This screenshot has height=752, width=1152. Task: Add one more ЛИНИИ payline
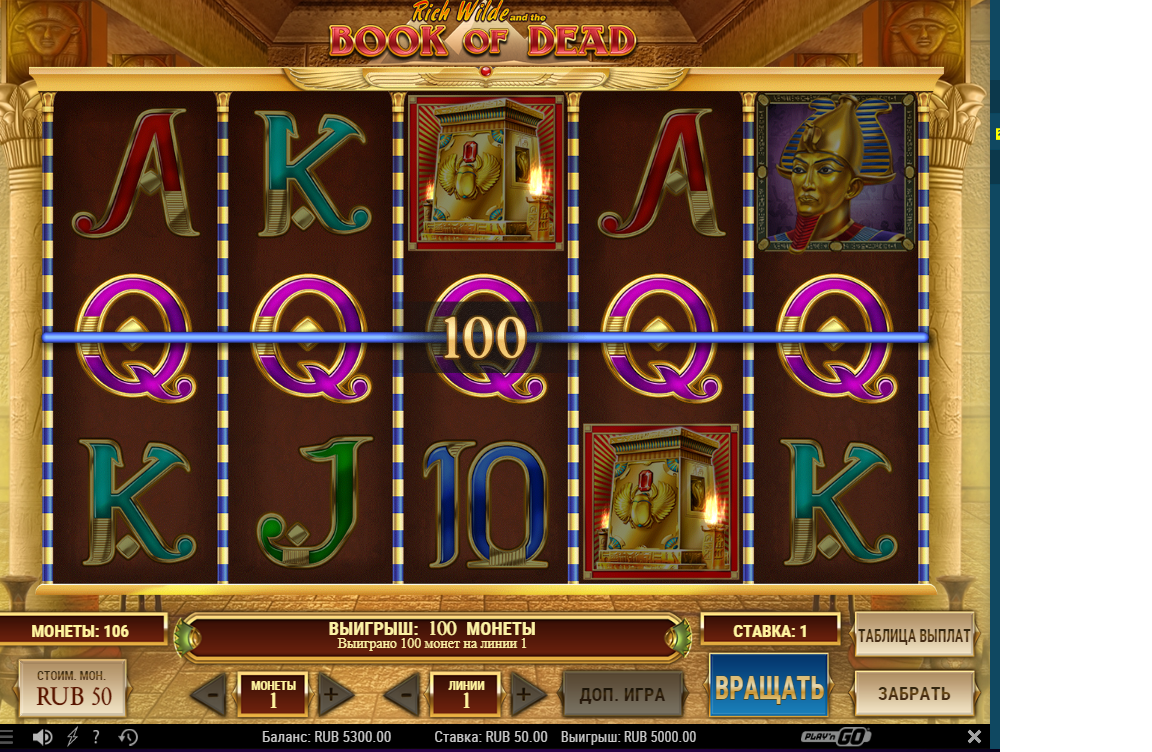pyautogui.click(x=529, y=694)
